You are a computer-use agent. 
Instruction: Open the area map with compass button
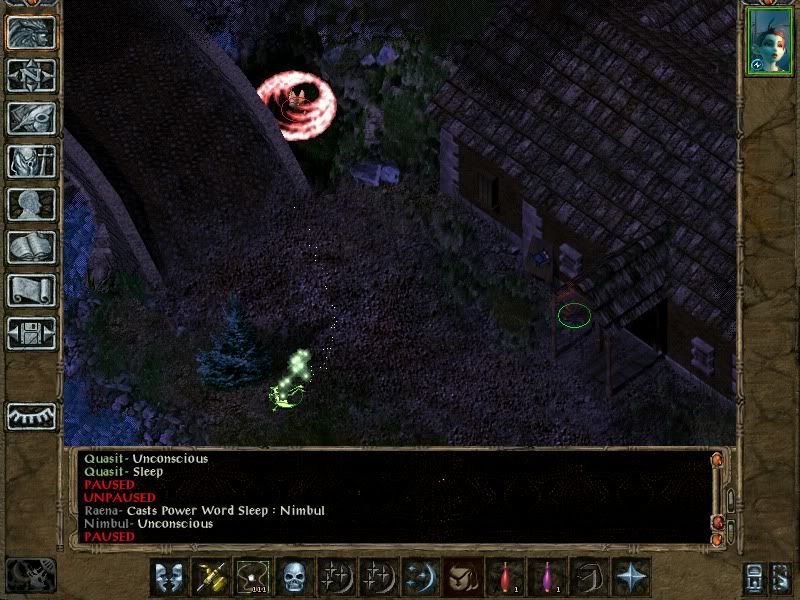(x=31, y=75)
